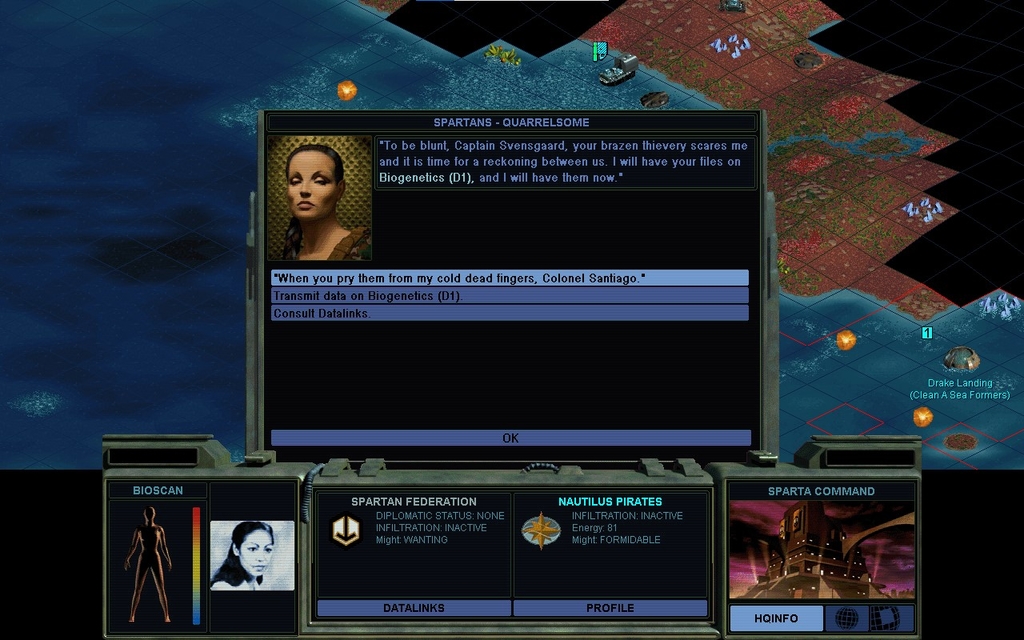This screenshot has width=1024, height=640.
Task: Pick the Consult Datalinks option
Action: (509, 313)
